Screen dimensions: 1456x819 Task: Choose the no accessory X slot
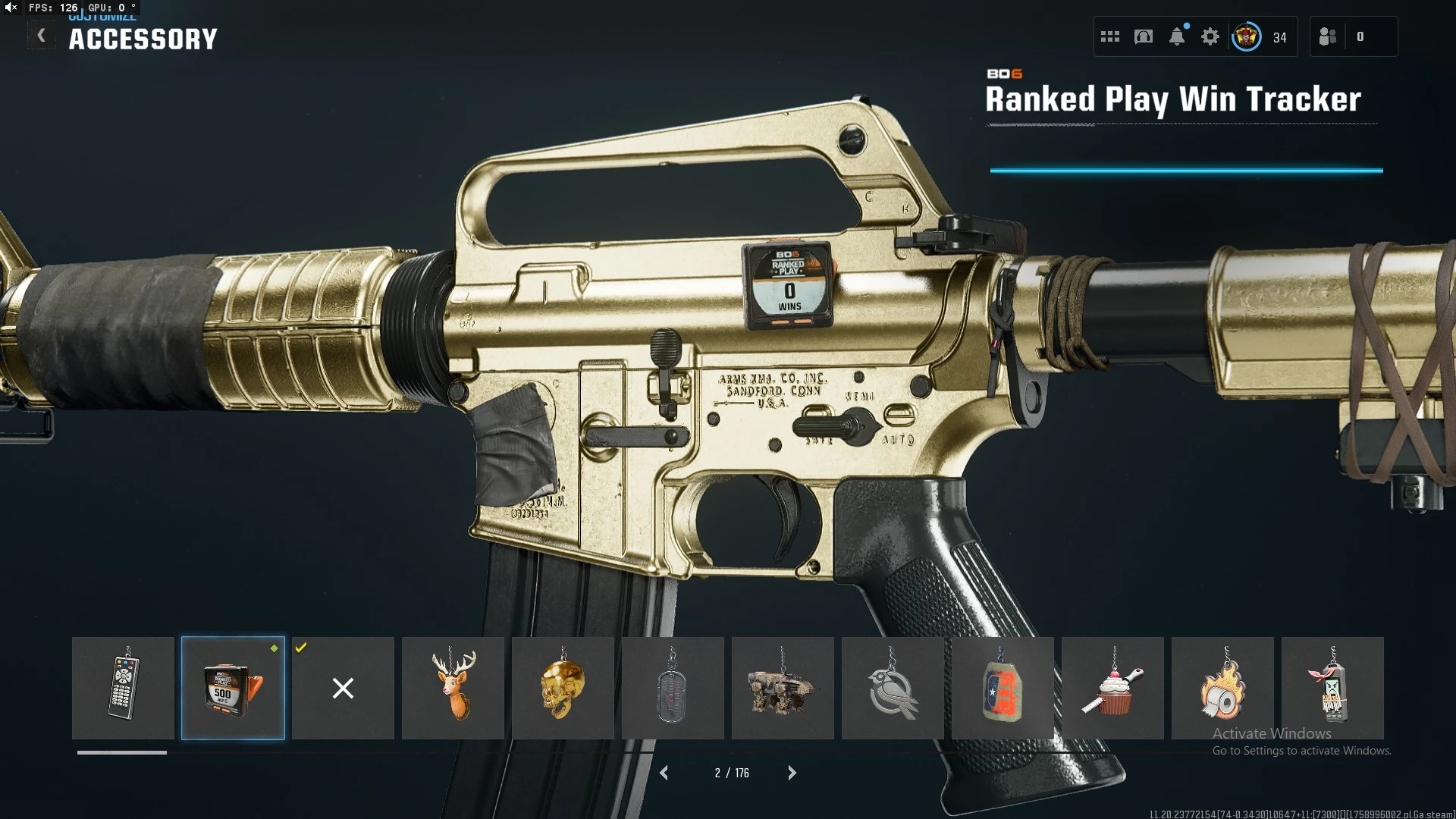pos(343,688)
